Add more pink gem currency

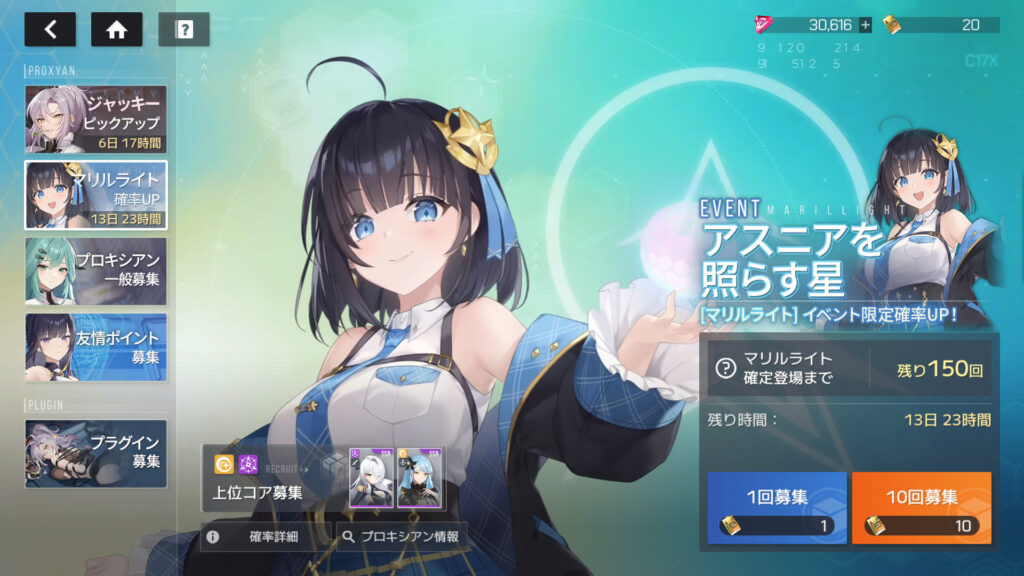point(865,25)
